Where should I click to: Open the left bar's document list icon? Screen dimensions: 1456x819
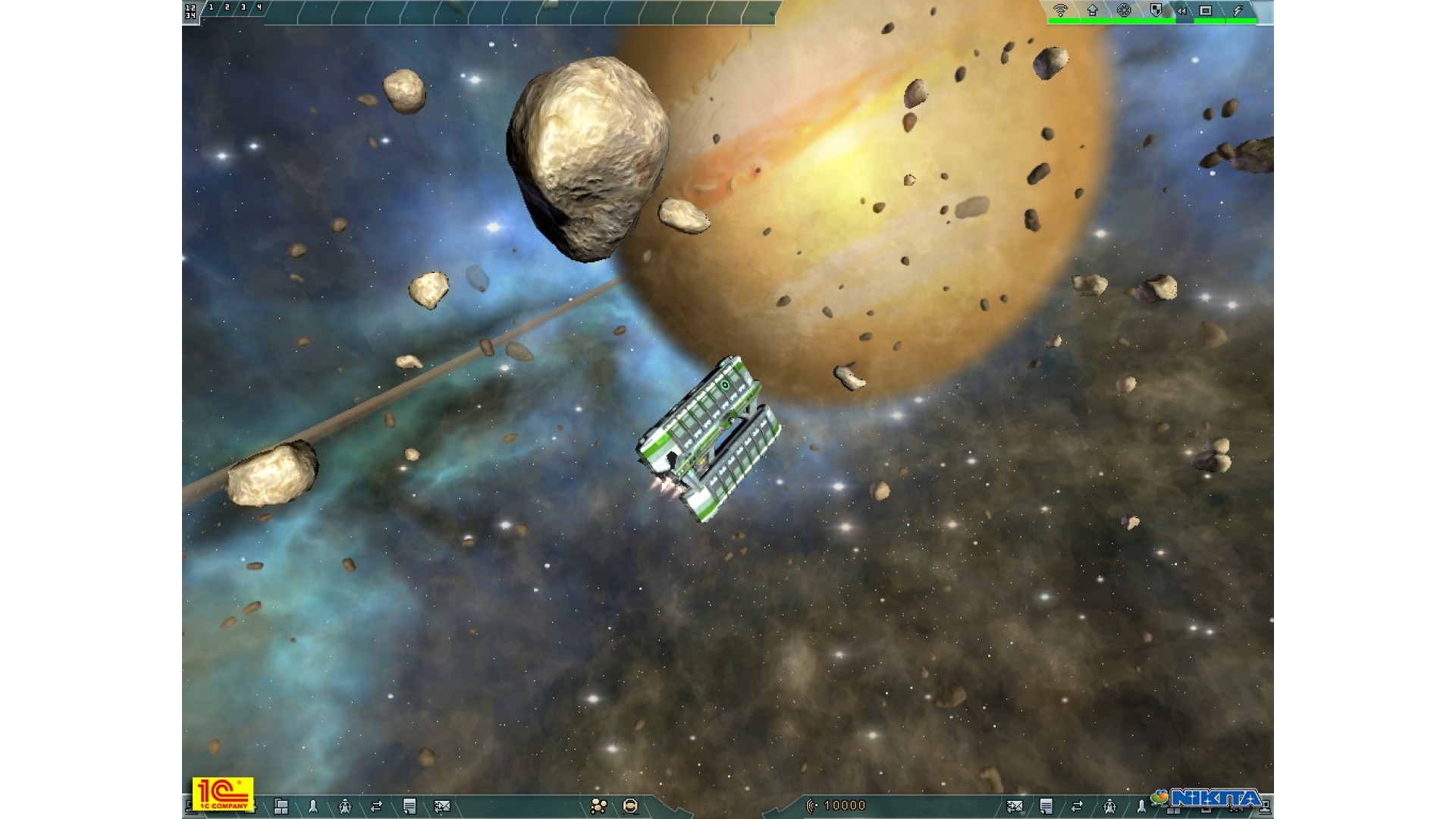click(409, 806)
